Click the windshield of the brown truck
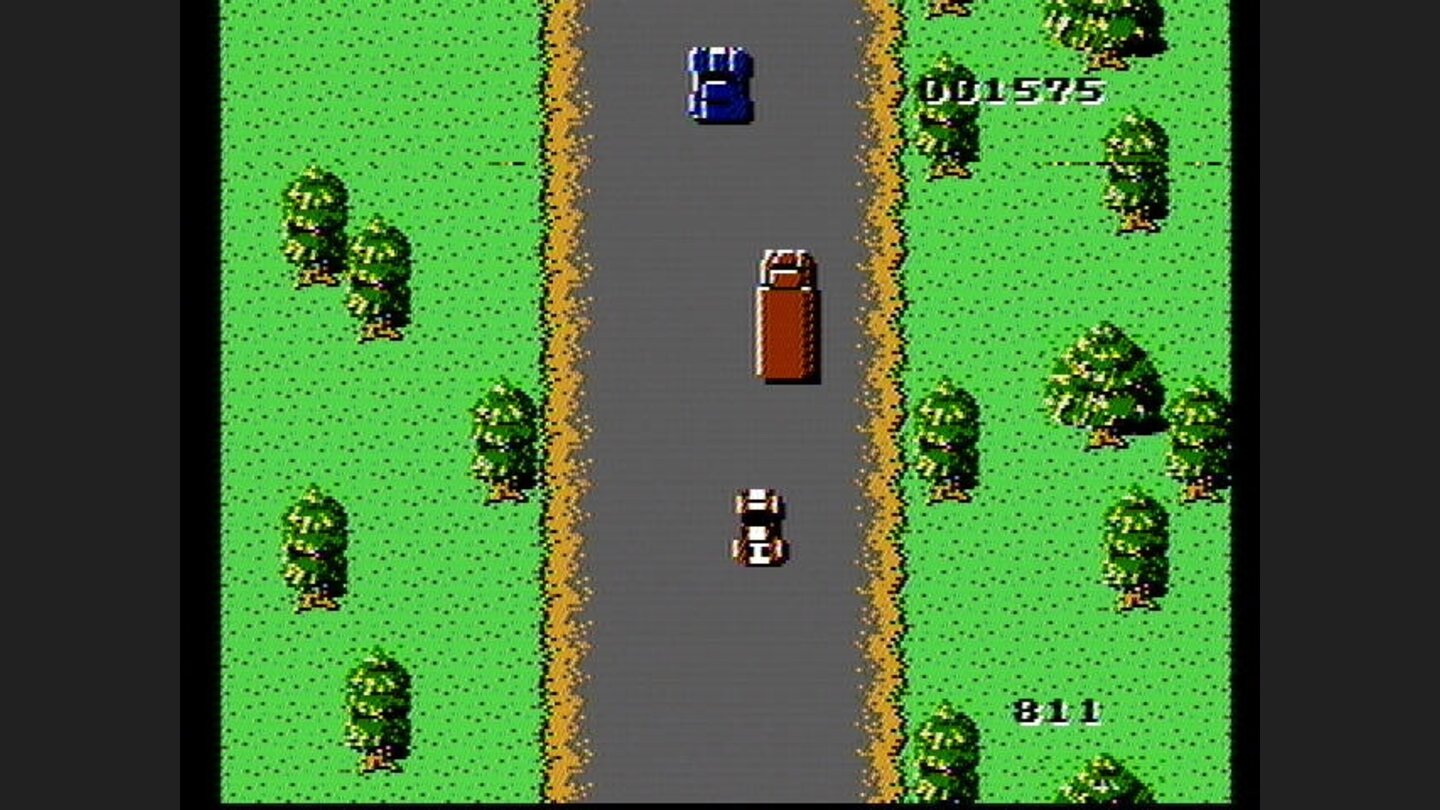The image size is (1440, 810). [784, 262]
